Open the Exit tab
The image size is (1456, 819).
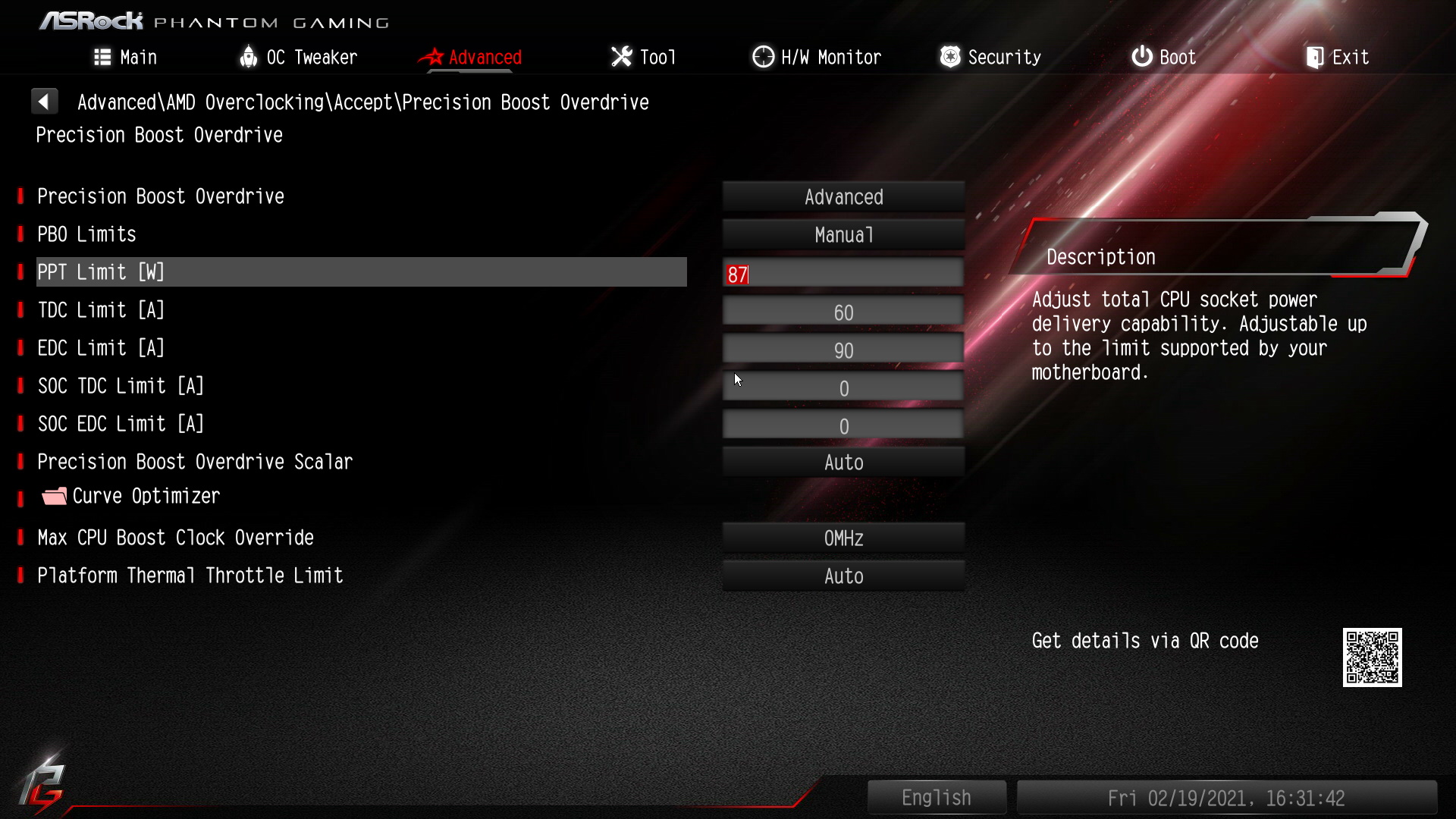tap(1338, 57)
